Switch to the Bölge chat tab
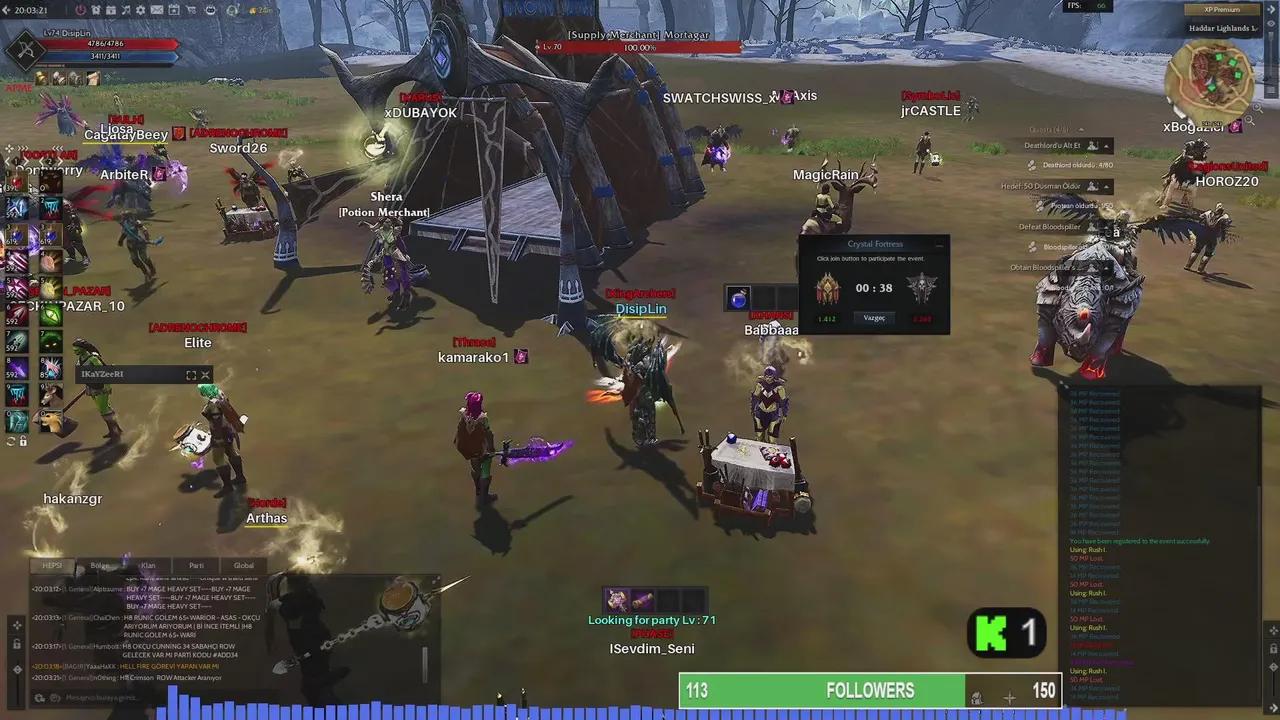The width and height of the screenshot is (1280, 720). coord(100,565)
